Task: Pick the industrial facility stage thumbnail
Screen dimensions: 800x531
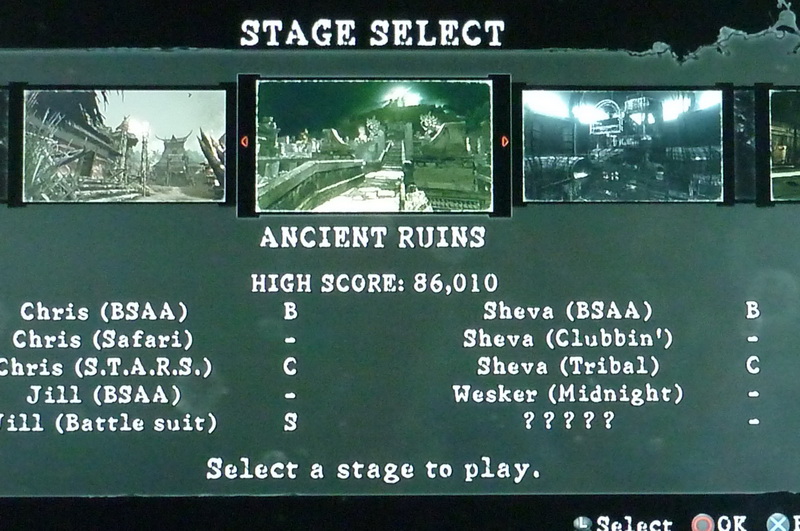Action: click(622, 146)
